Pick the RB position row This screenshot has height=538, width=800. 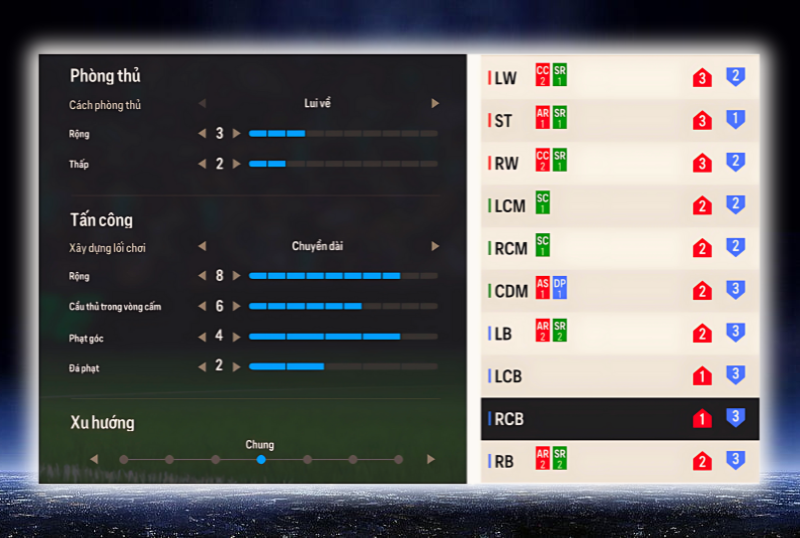point(618,461)
